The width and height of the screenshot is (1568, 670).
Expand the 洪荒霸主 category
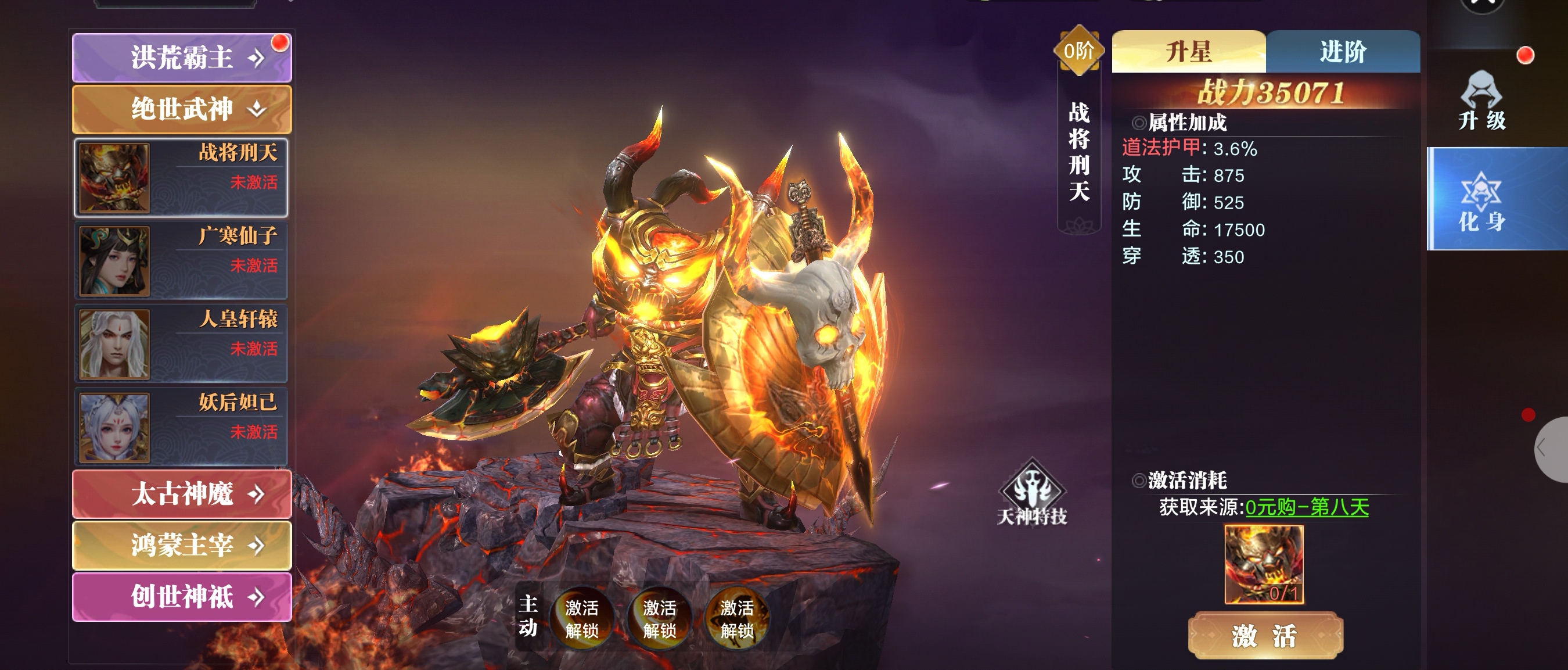click(x=181, y=58)
